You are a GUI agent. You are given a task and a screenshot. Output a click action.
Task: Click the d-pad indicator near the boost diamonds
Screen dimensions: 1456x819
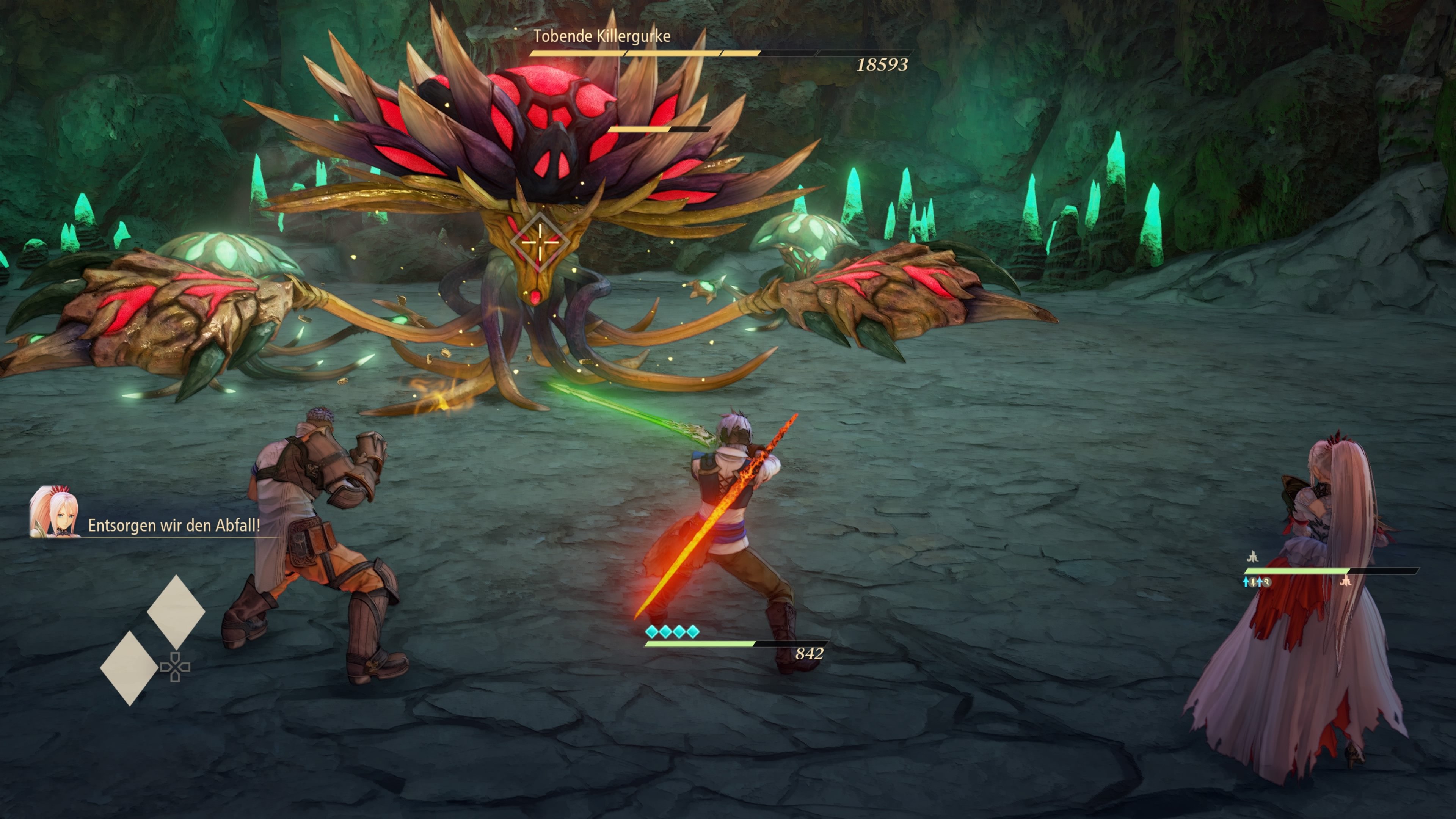pos(175,667)
